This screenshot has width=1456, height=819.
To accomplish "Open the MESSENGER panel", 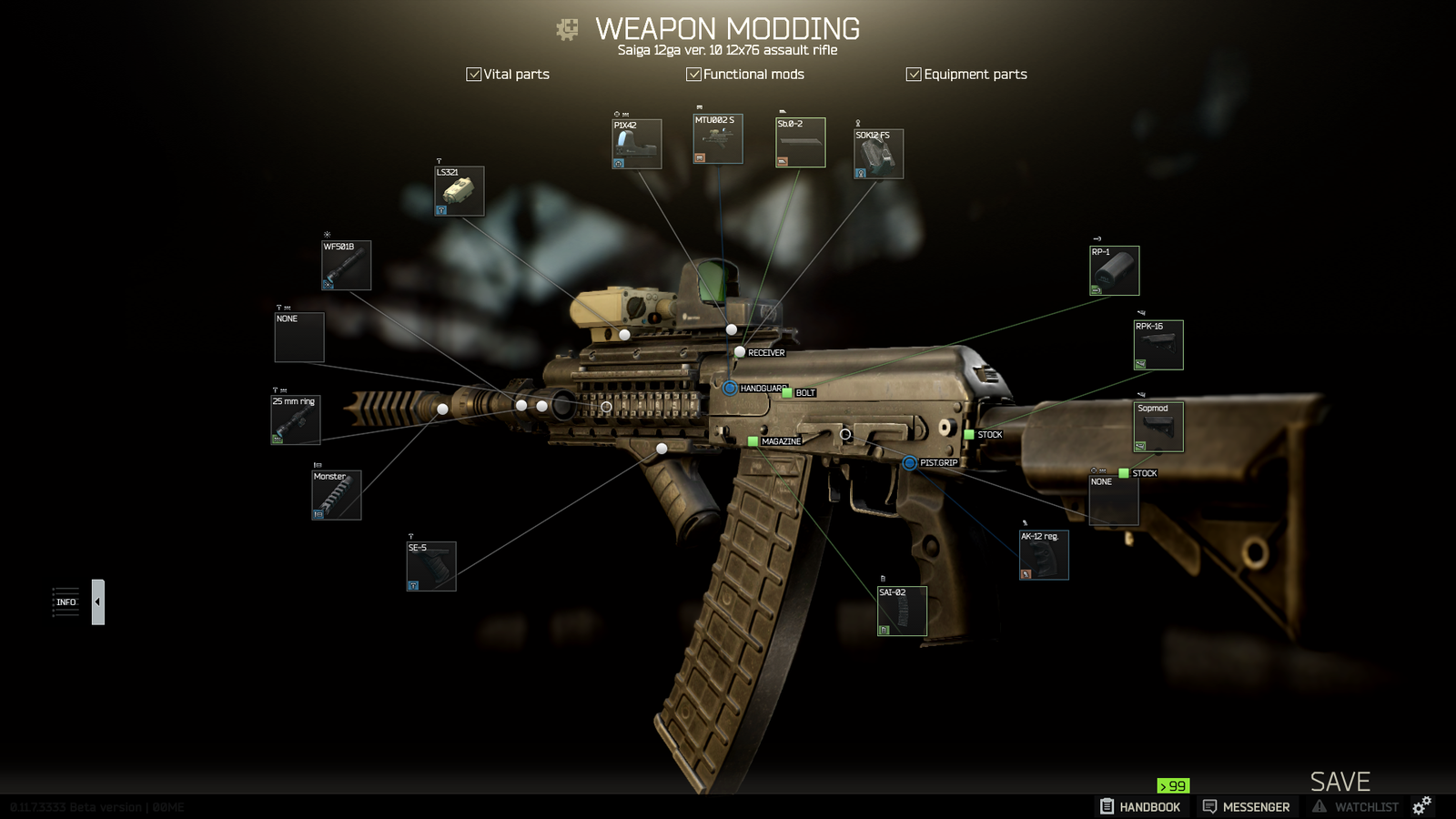I will coord(1257,806).
